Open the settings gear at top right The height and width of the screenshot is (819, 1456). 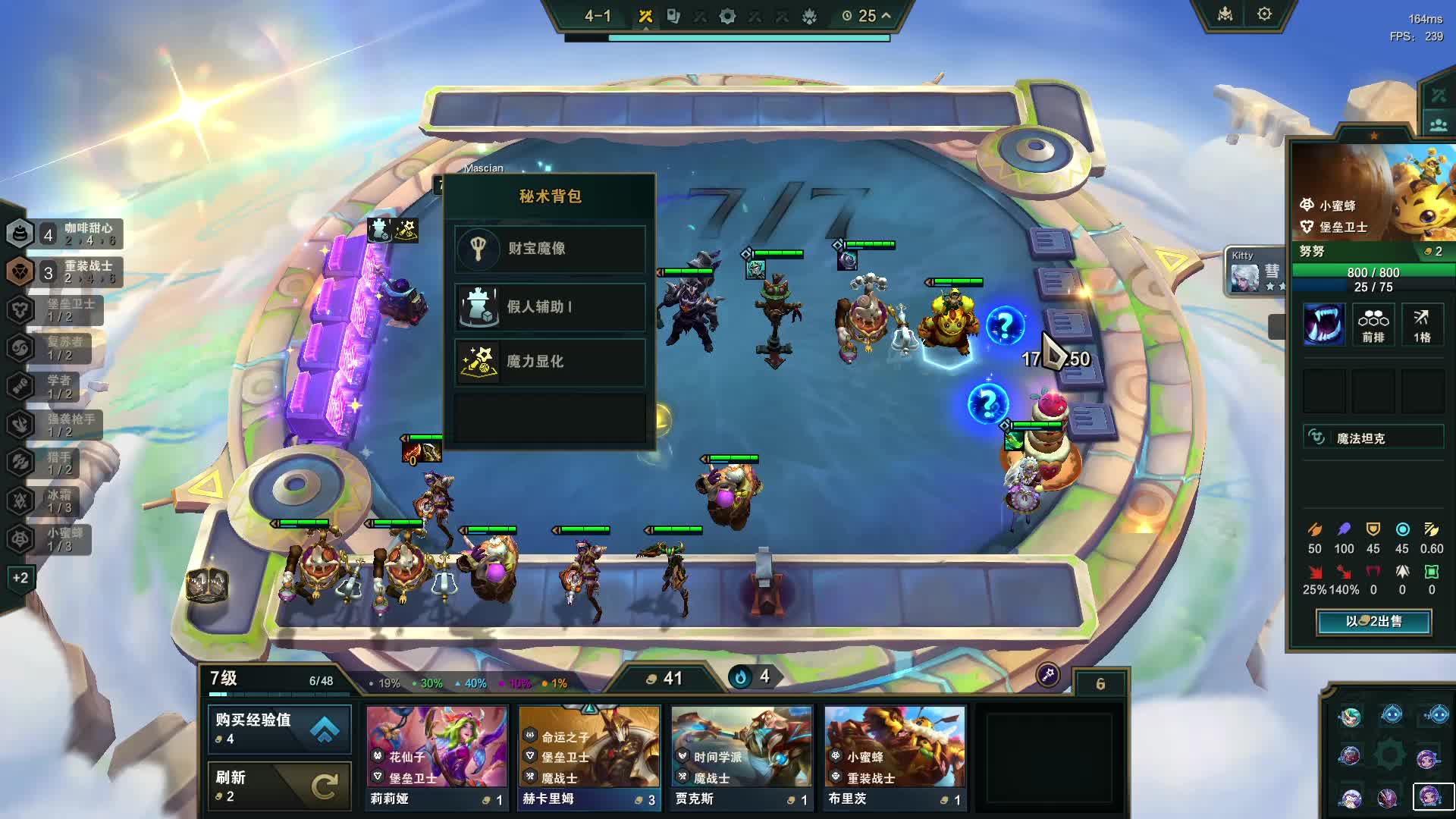(1264, 14)
